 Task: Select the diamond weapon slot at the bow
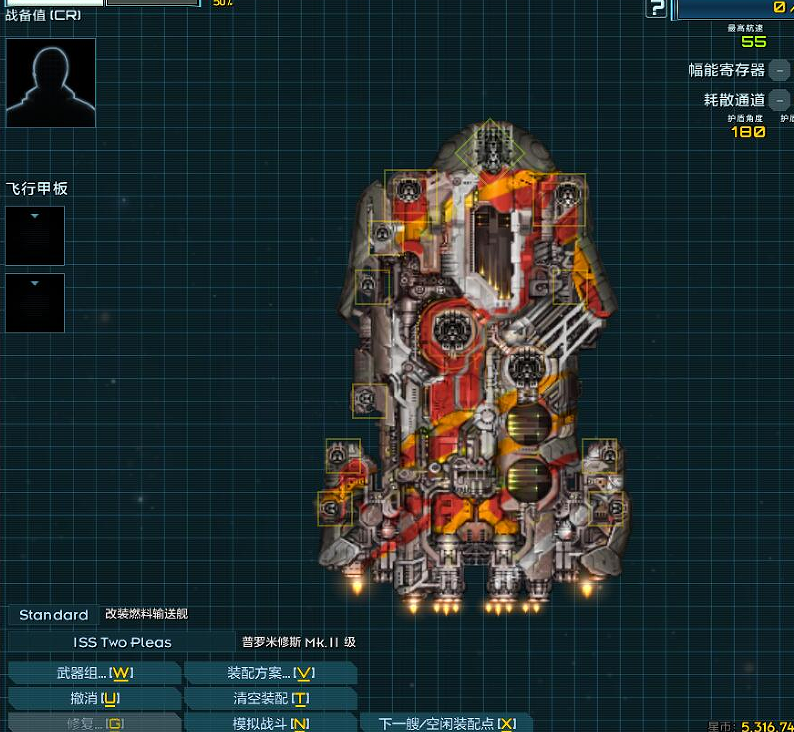(x=491, y=148)
